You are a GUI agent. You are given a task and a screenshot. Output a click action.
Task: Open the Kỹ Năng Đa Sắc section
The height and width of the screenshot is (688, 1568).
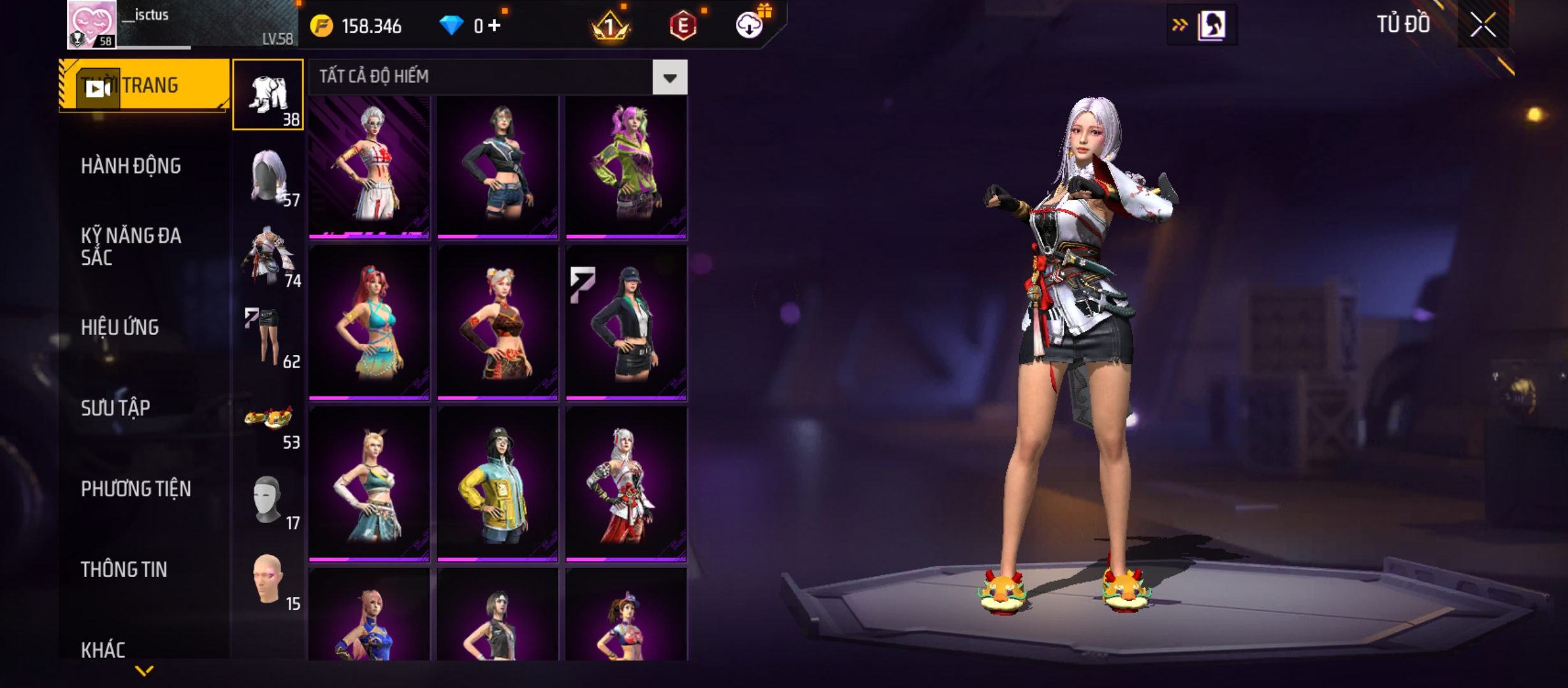[x=131, y=247]
